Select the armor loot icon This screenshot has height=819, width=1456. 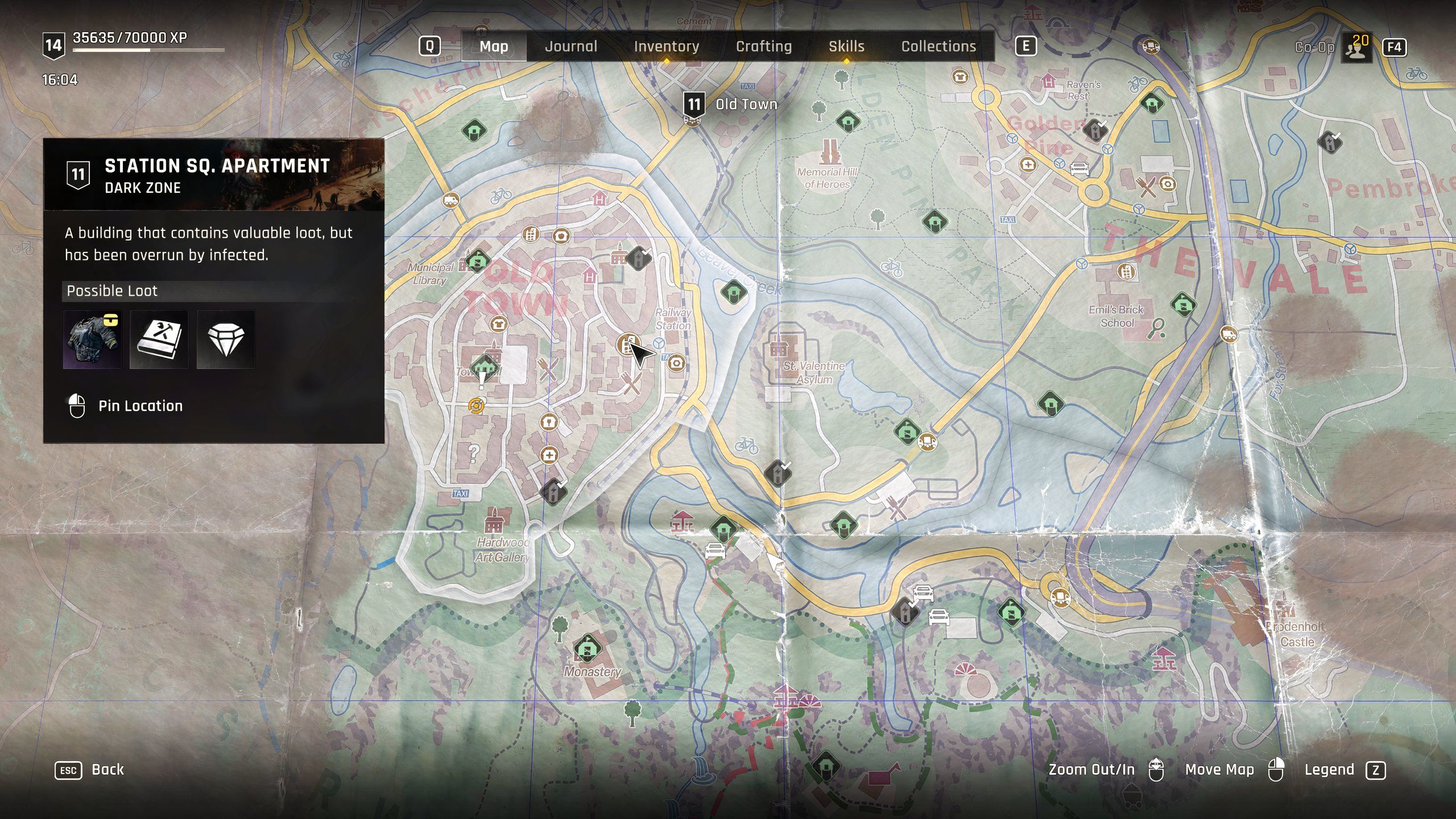[x=92, y=340]
